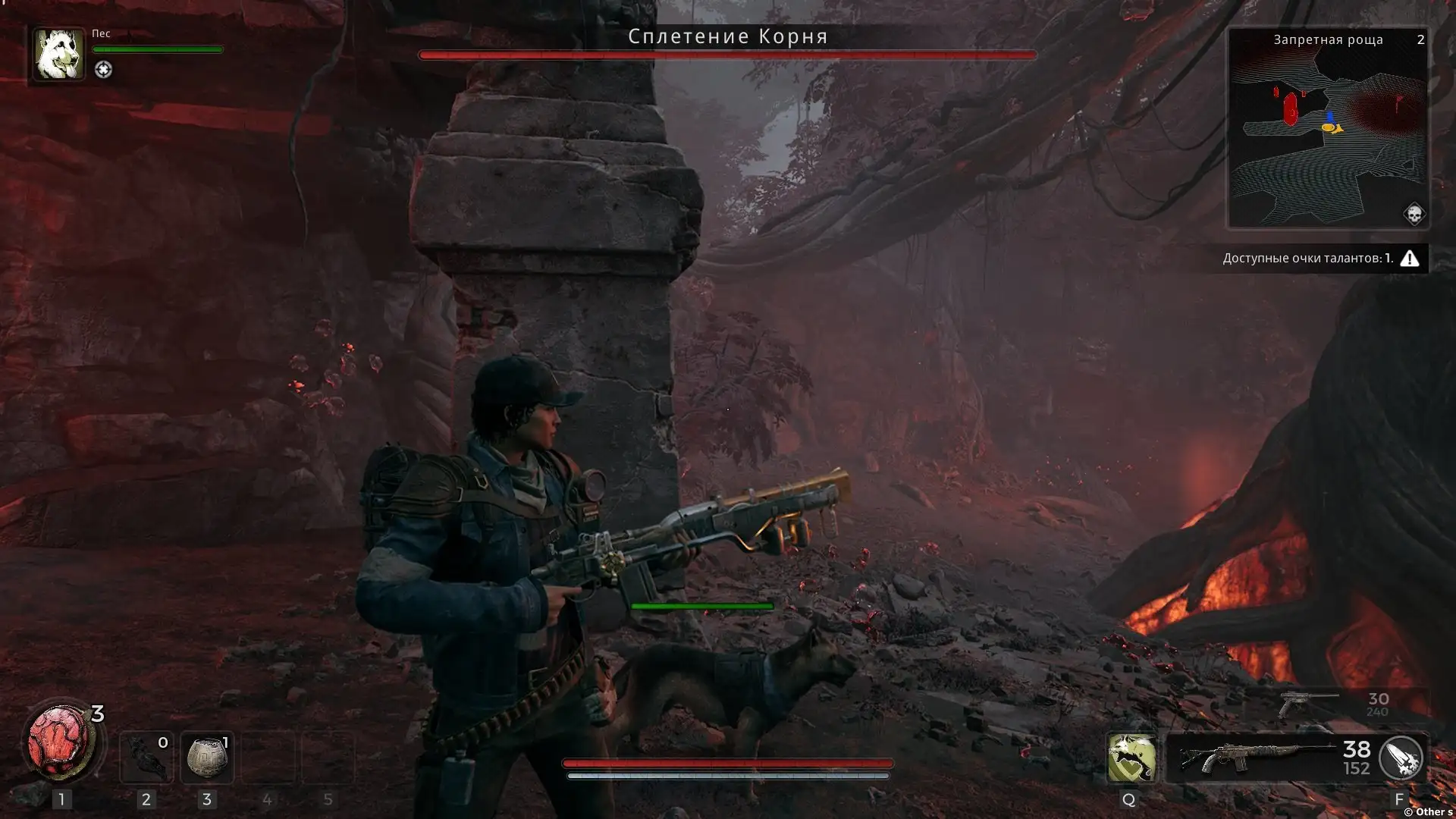The width and height of the screenshot is (1456, 819).
Task: Open the Запретная роща minimap
Action: (x=1328, y=129)
